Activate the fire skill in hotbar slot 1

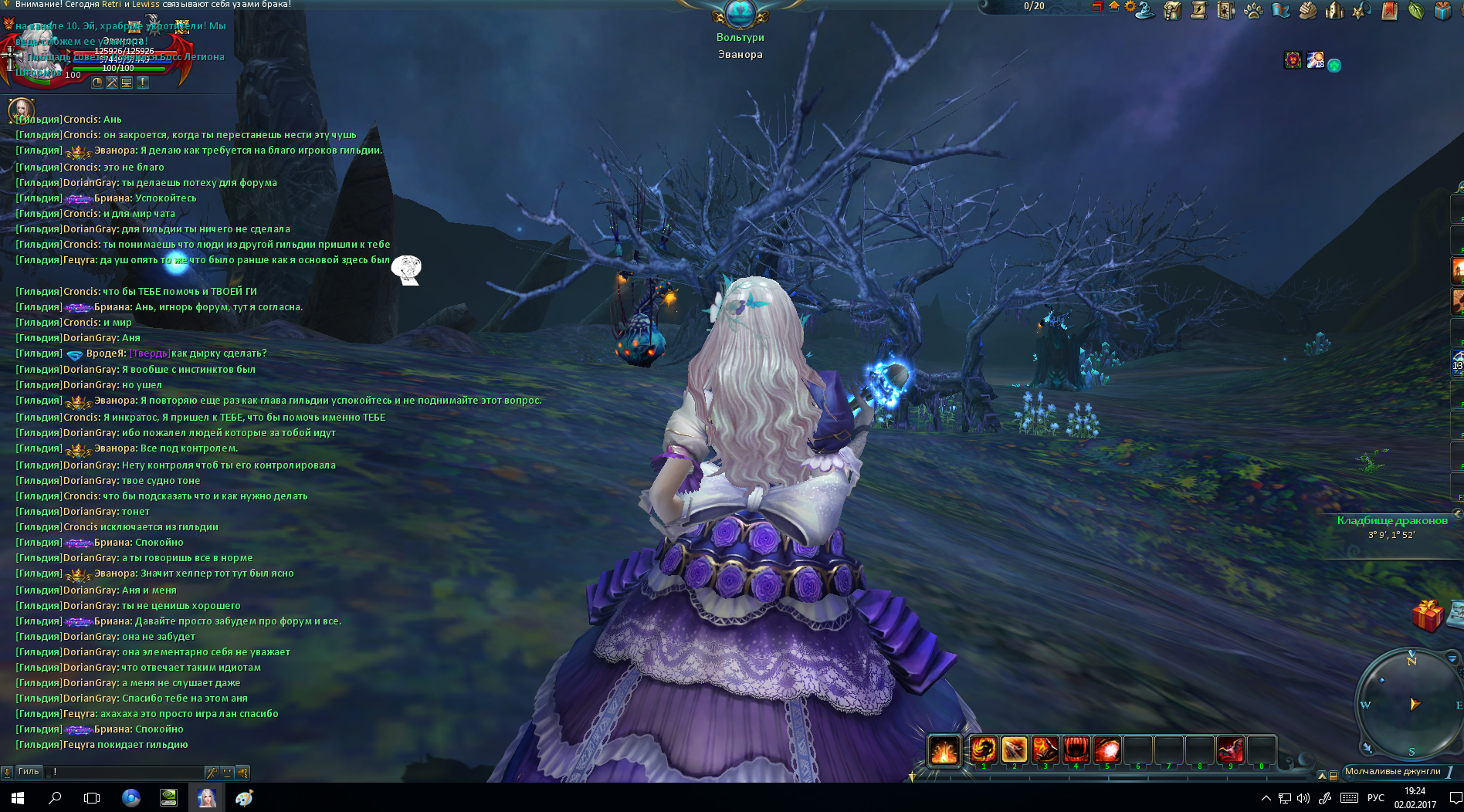pyautogui.click(x=984, y=749)
